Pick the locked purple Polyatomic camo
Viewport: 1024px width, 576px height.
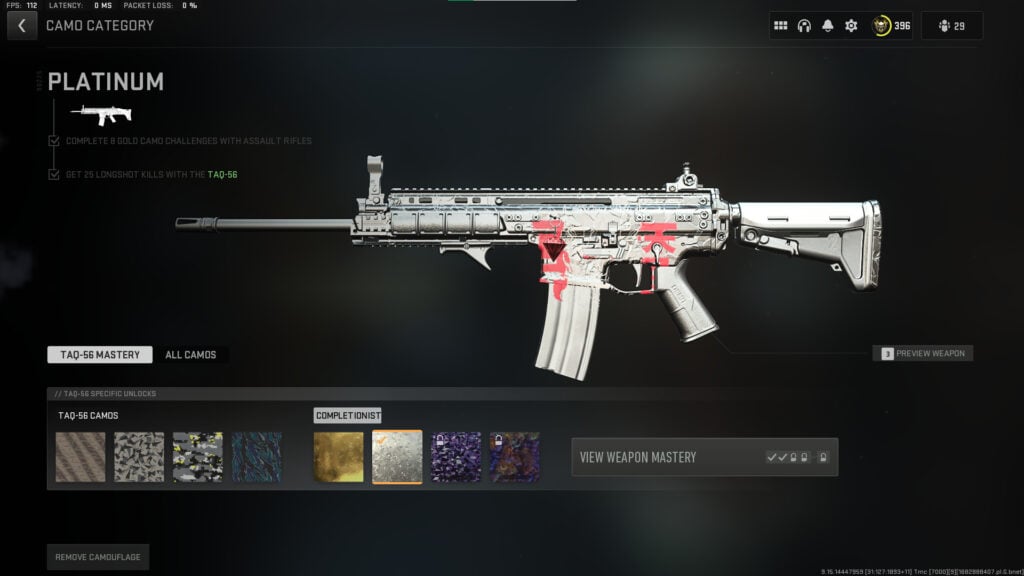(x=456, y=457)
